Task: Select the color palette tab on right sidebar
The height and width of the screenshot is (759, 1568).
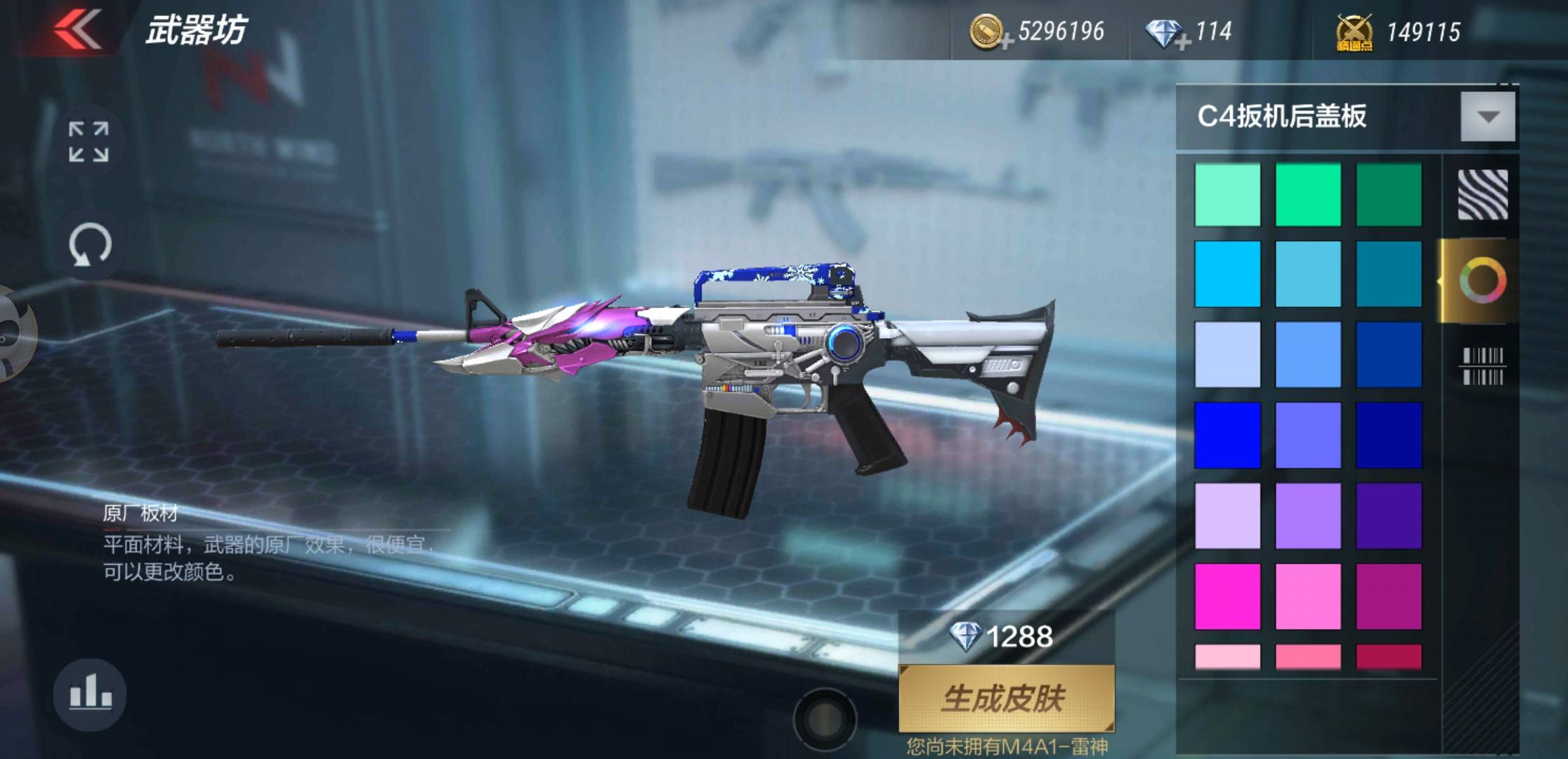Action: pyautogui.click(x=1483, y=280)
